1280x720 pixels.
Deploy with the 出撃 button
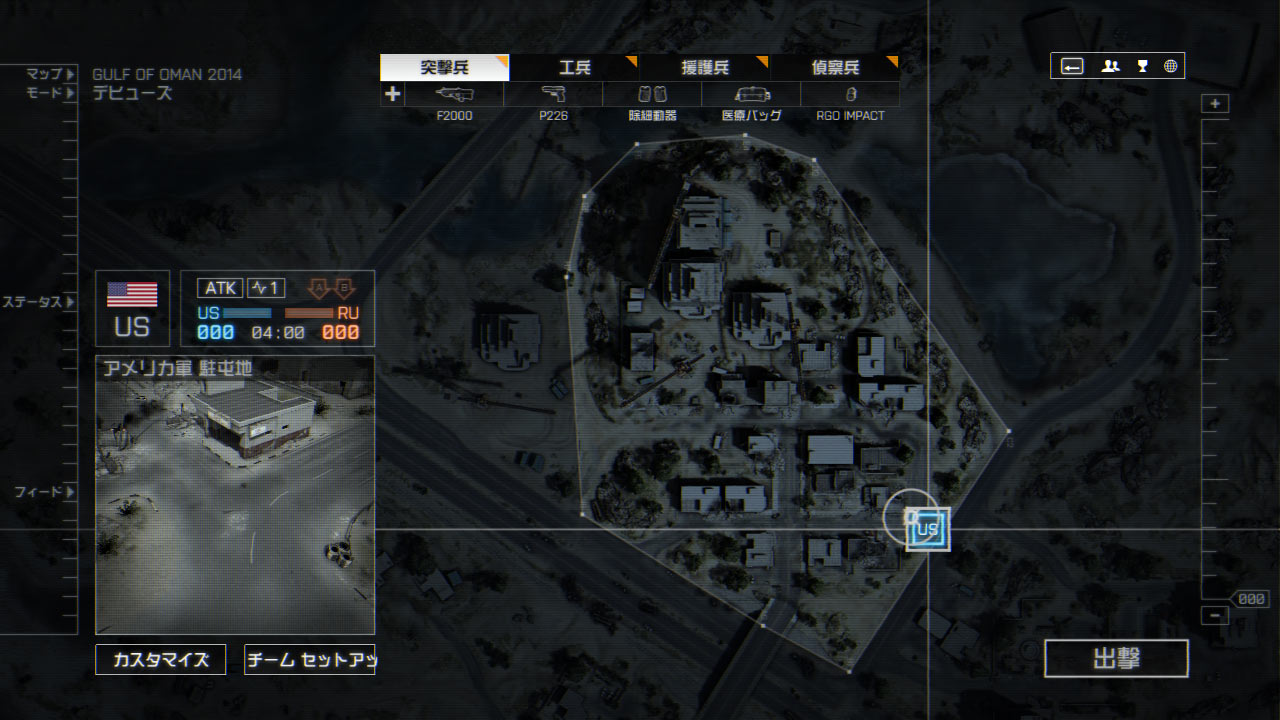[1116, 659]
